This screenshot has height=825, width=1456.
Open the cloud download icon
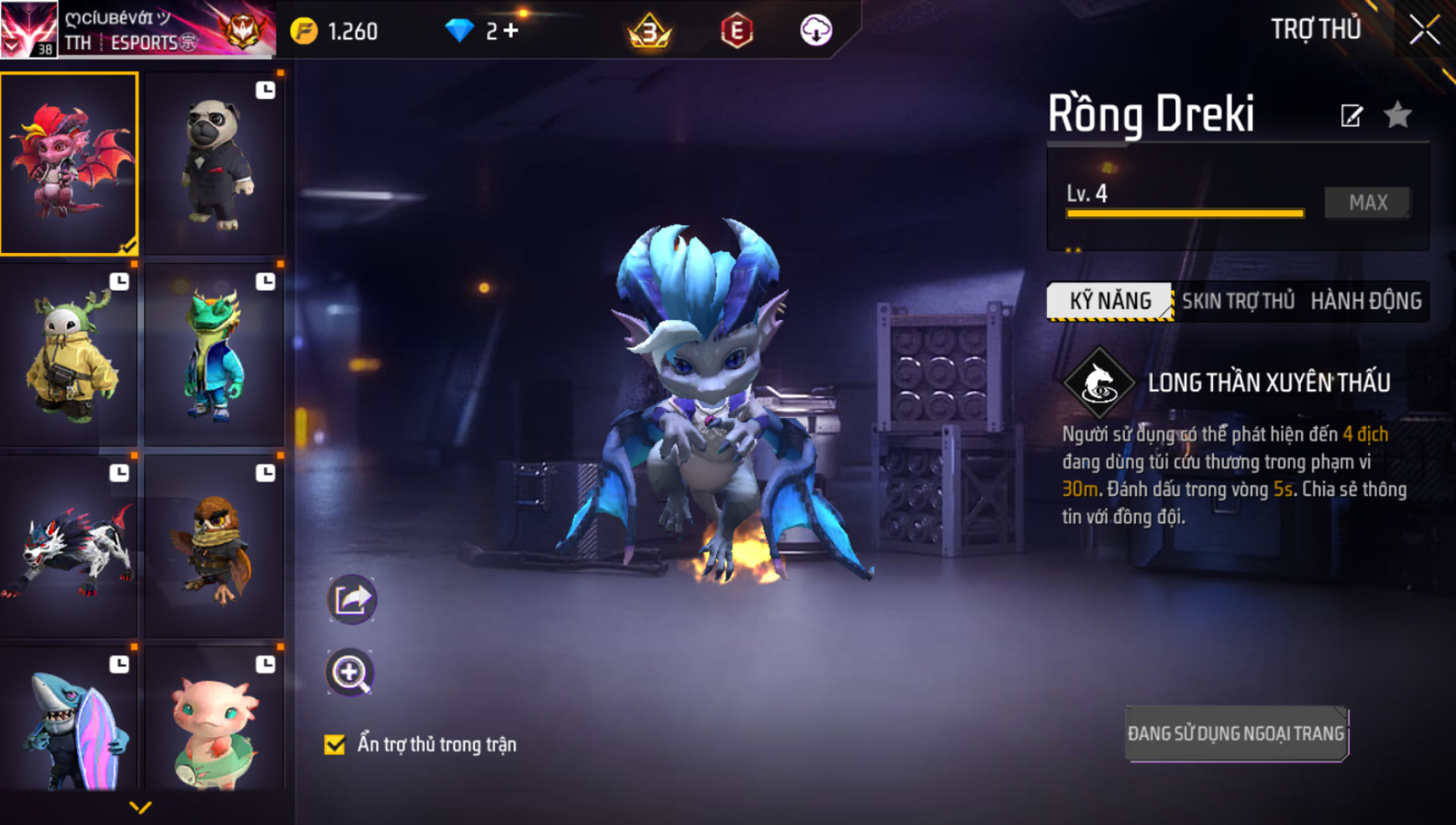coord(815,31)
